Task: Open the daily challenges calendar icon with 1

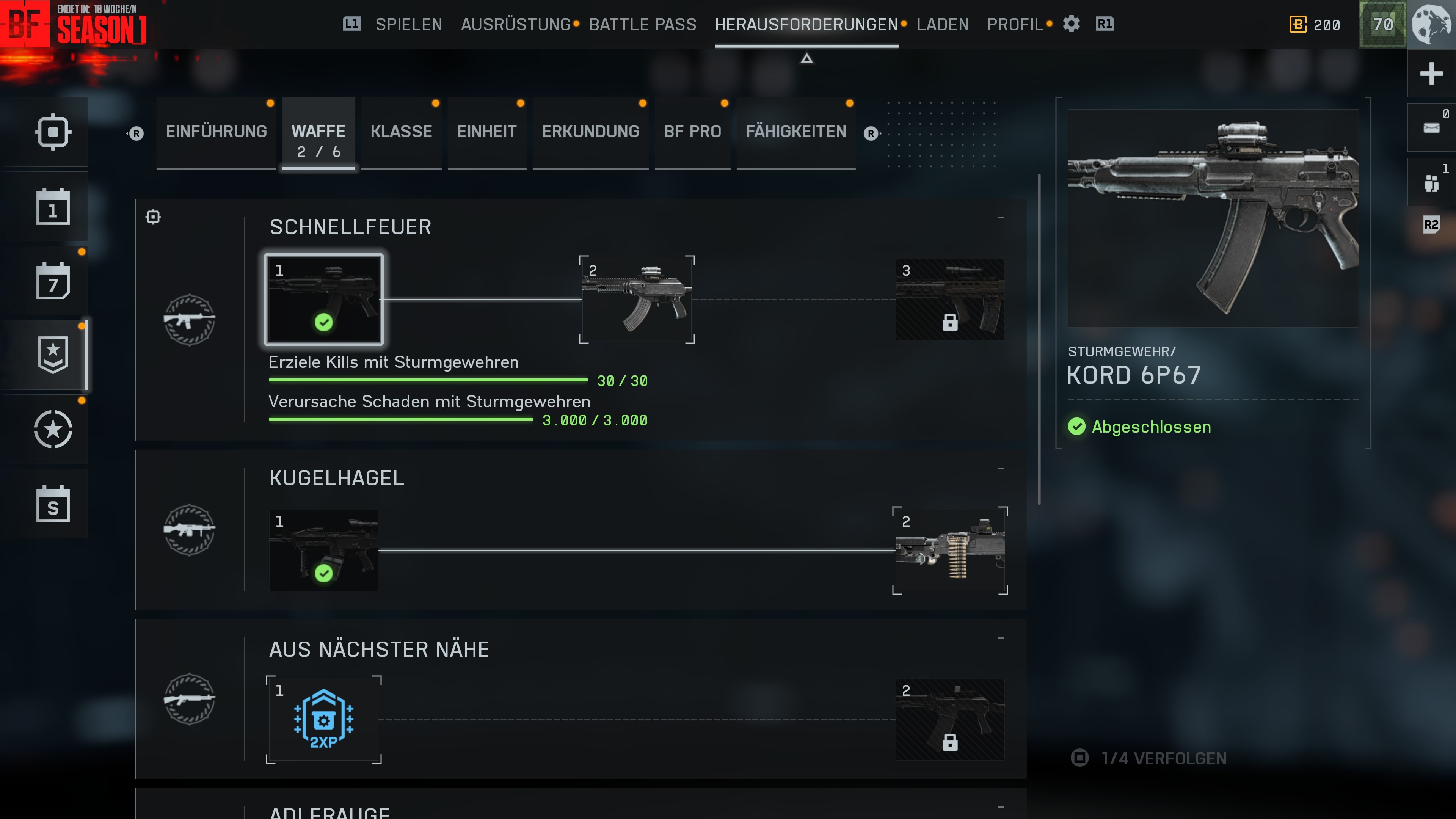Action: pos(53,207)
